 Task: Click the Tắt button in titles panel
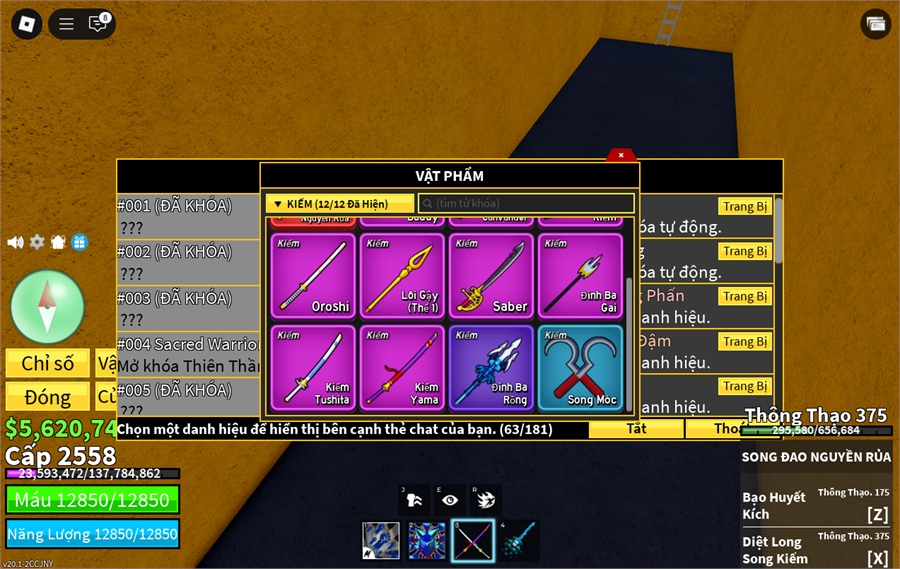tap(636, 429)
